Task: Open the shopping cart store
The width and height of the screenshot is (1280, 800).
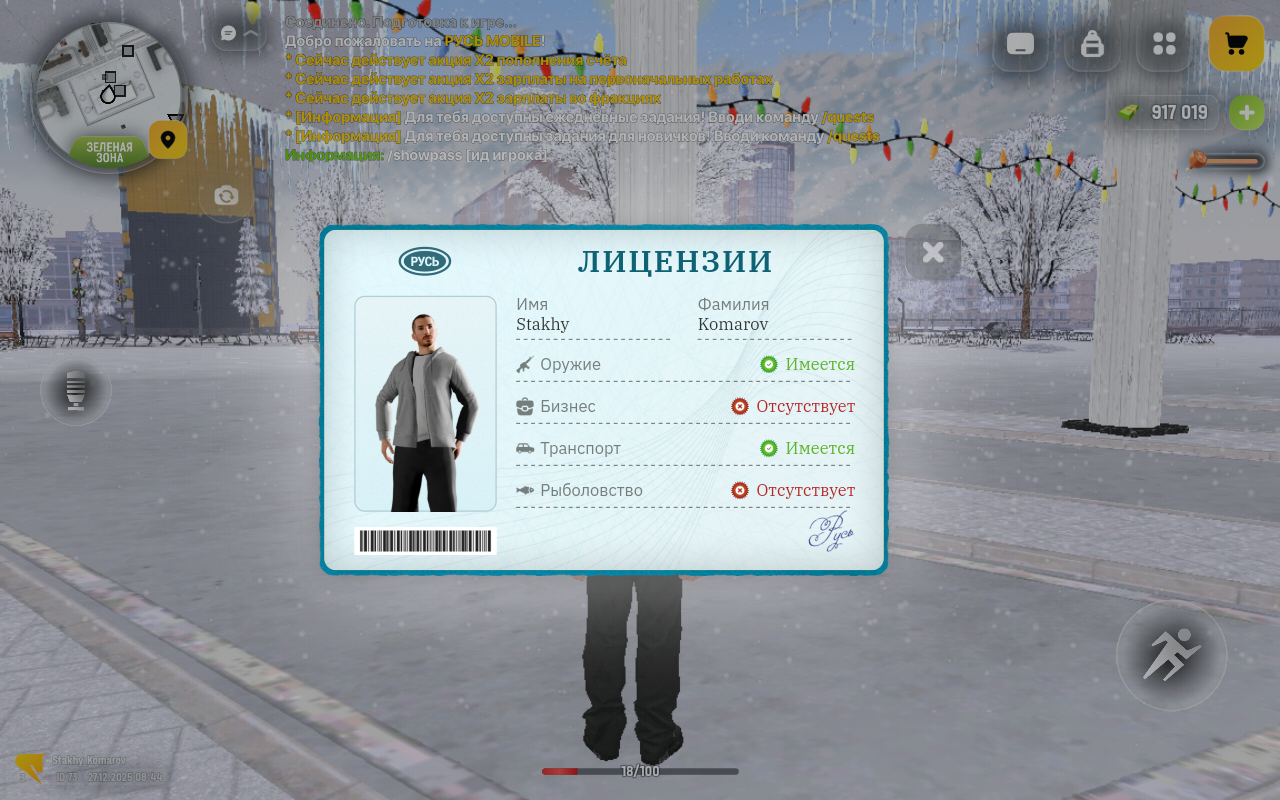Action: coord(1236,44)
